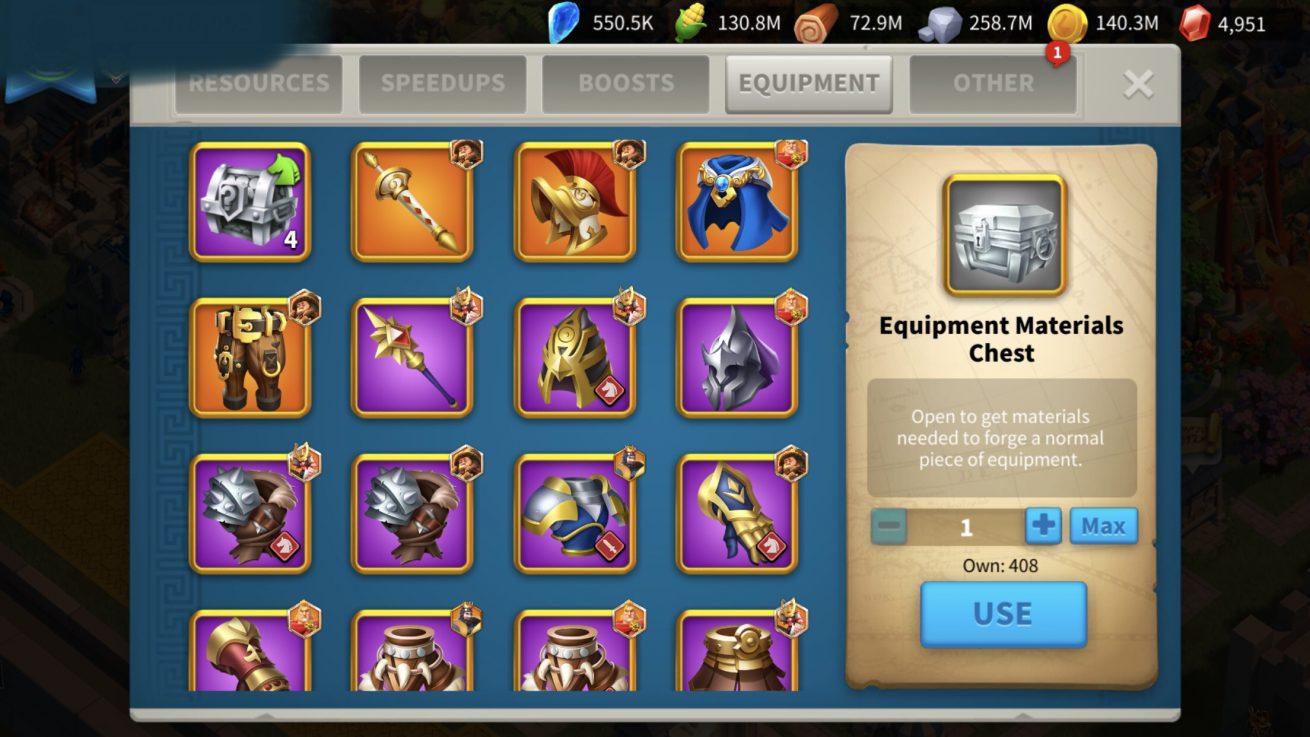Screen dimensions: 1310x737
Task: Pick the blue and silver chest armor
Action: coord(575,513)
